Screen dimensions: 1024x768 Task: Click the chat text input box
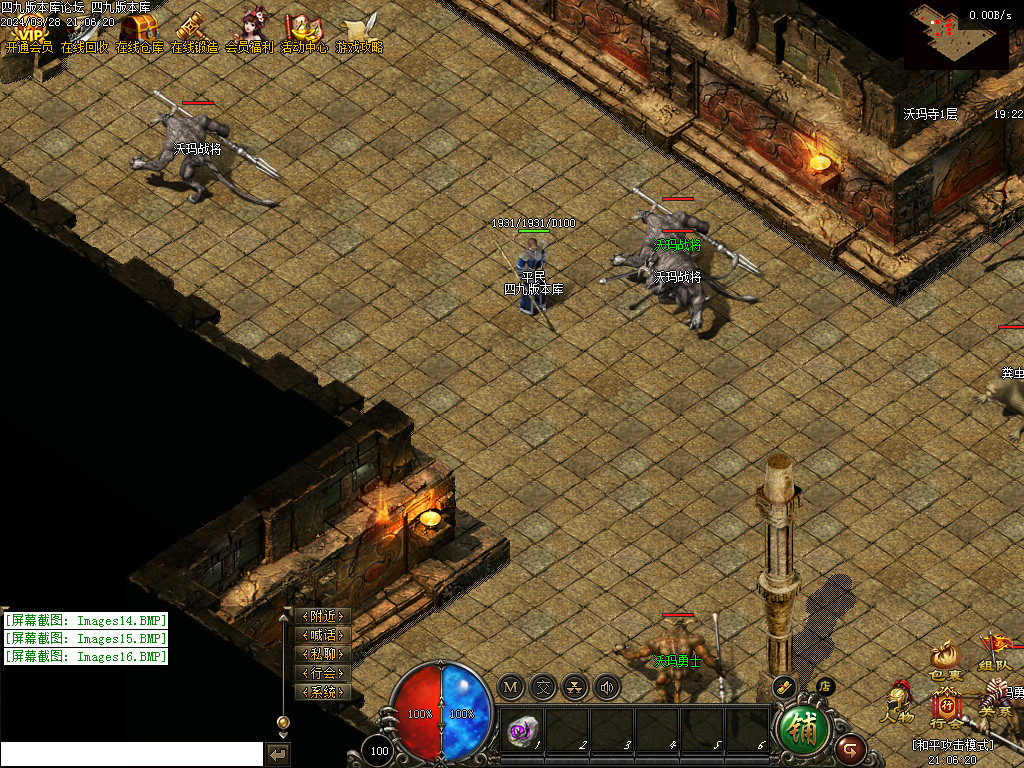coord(132,754)
